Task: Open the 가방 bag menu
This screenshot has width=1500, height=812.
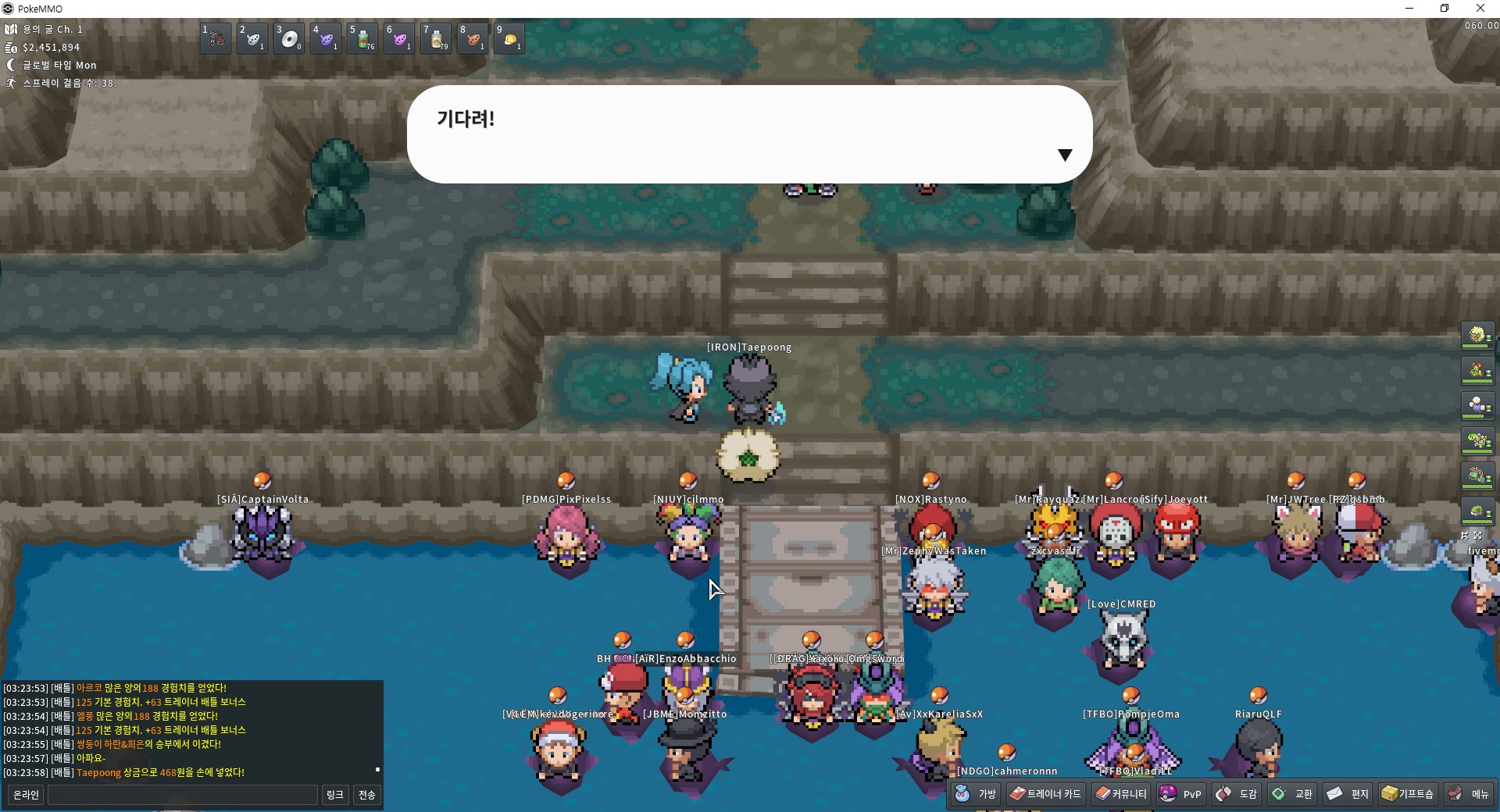Action: click(x=977, y=794)
